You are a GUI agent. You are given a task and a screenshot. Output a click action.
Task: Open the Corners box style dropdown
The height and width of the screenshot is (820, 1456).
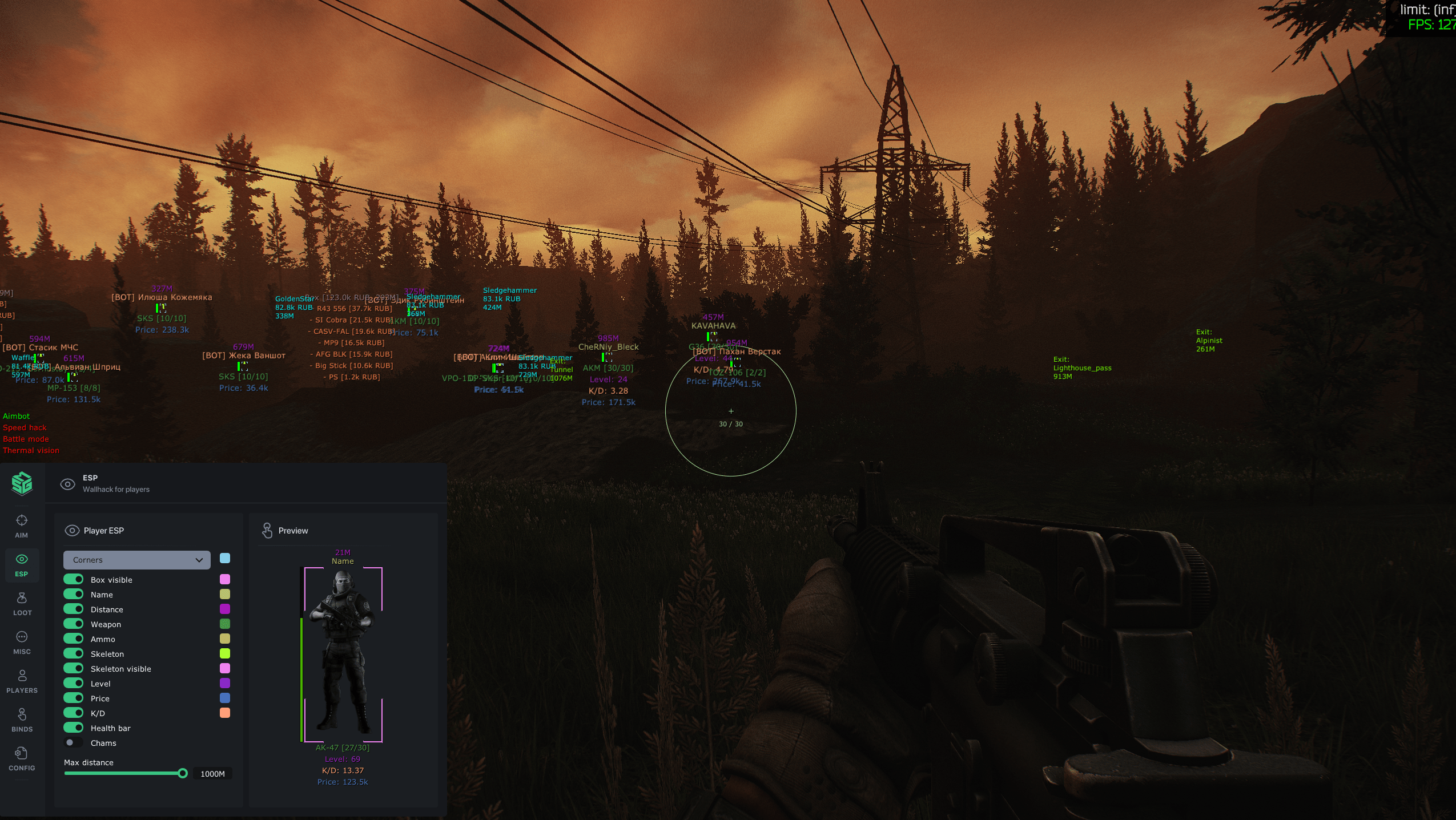tap(137, 560)
